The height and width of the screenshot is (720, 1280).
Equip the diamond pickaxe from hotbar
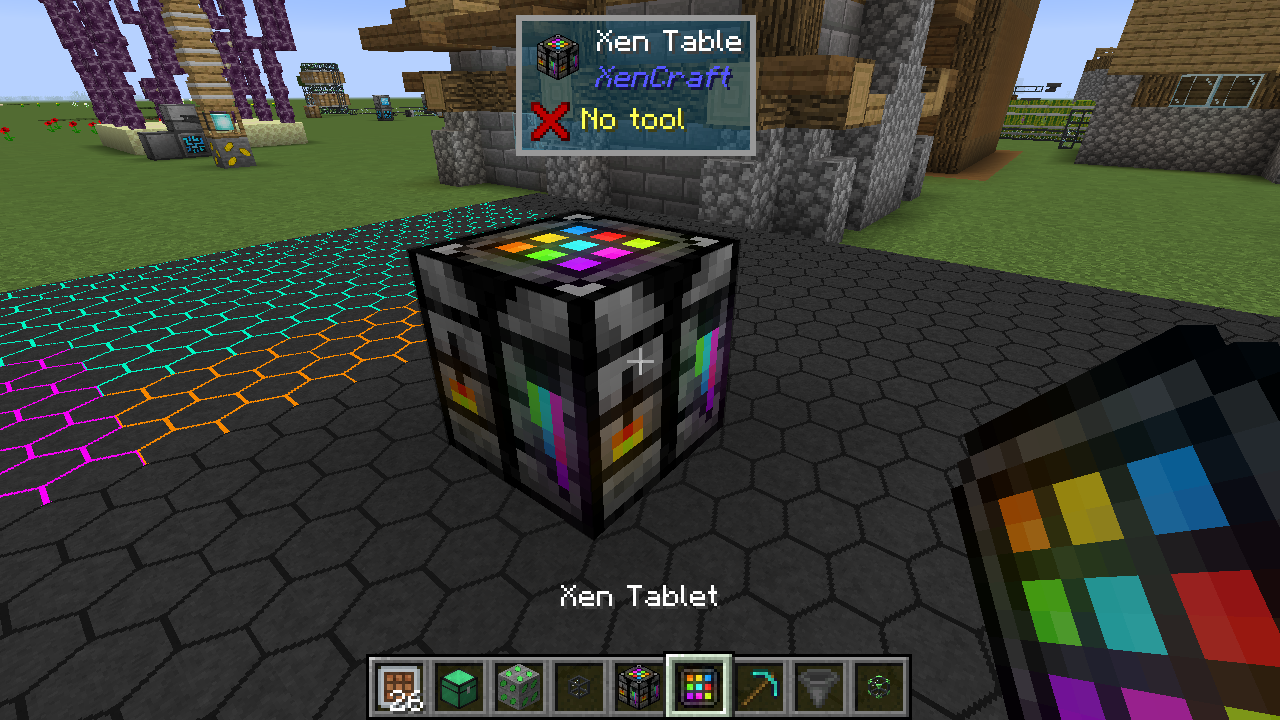pyautogui.click(x=760, y=686)
